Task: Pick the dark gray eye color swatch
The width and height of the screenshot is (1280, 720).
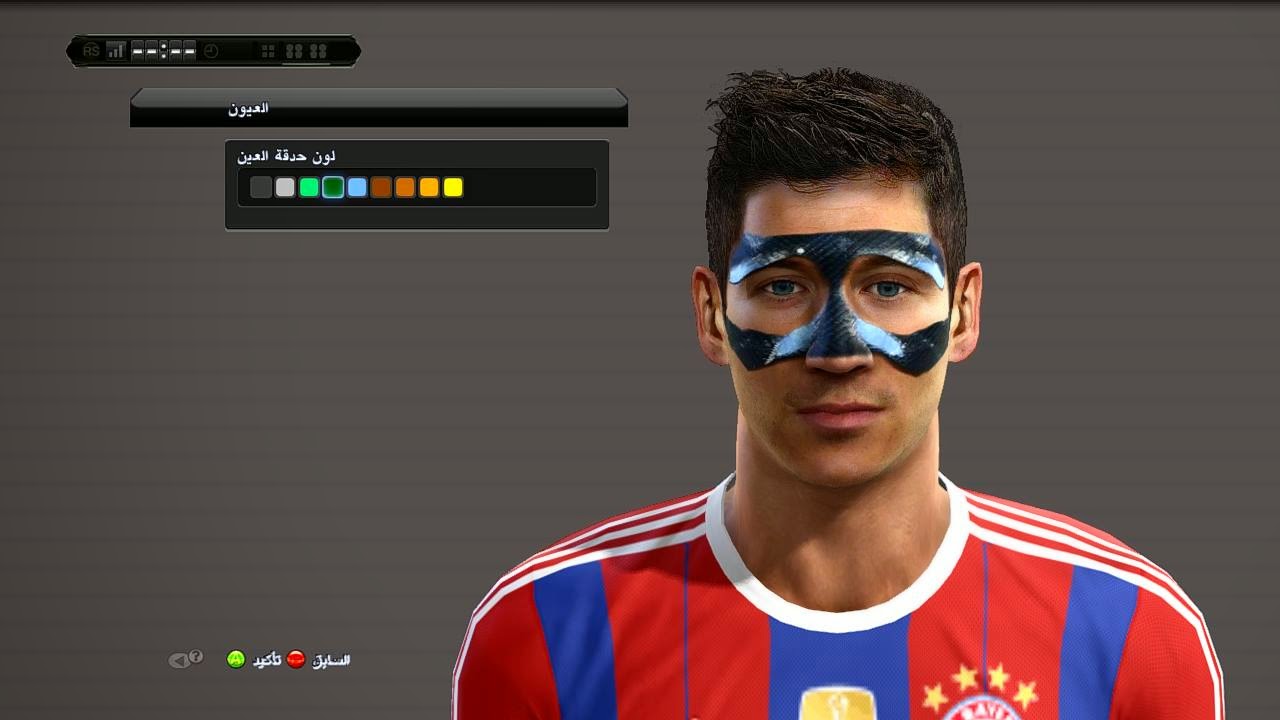Action: [261, 187]
